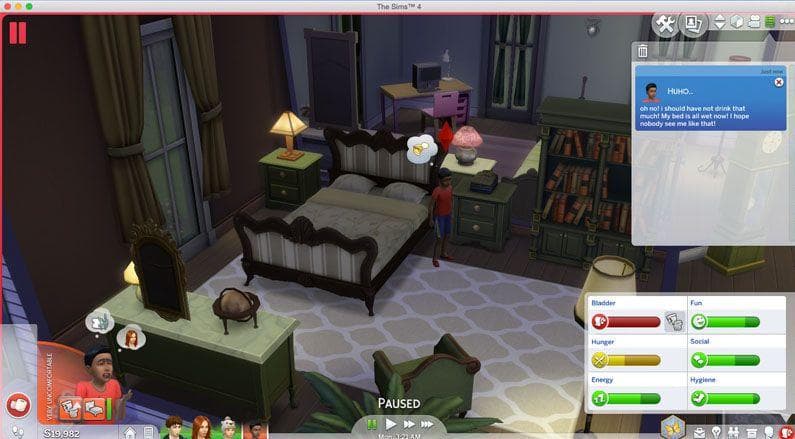Open the aspirations butterfly panel
The height and width of the screenshot is (439, 795).
(673, 427)
